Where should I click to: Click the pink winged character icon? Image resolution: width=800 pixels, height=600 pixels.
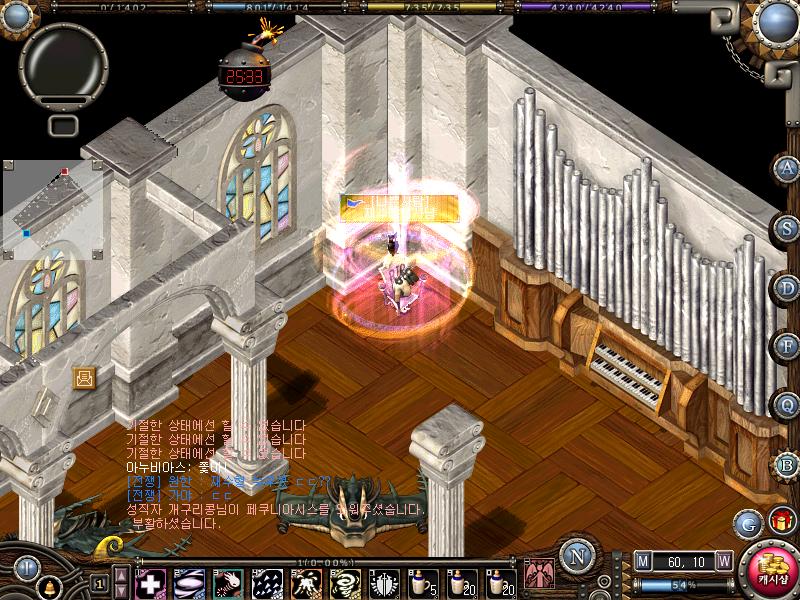[539, 574]
